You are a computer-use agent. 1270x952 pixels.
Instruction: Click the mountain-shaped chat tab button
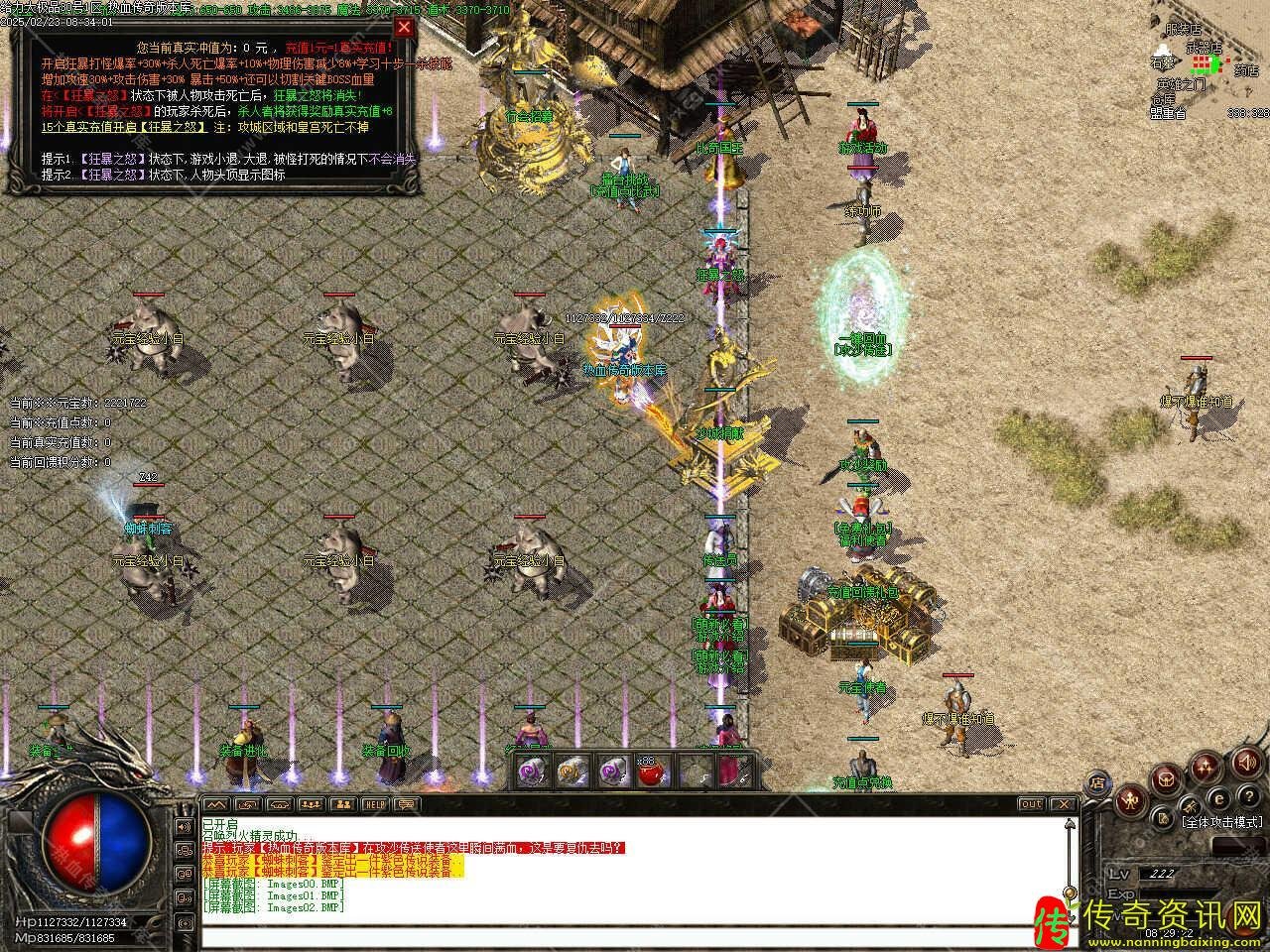(x=216, y=804)
